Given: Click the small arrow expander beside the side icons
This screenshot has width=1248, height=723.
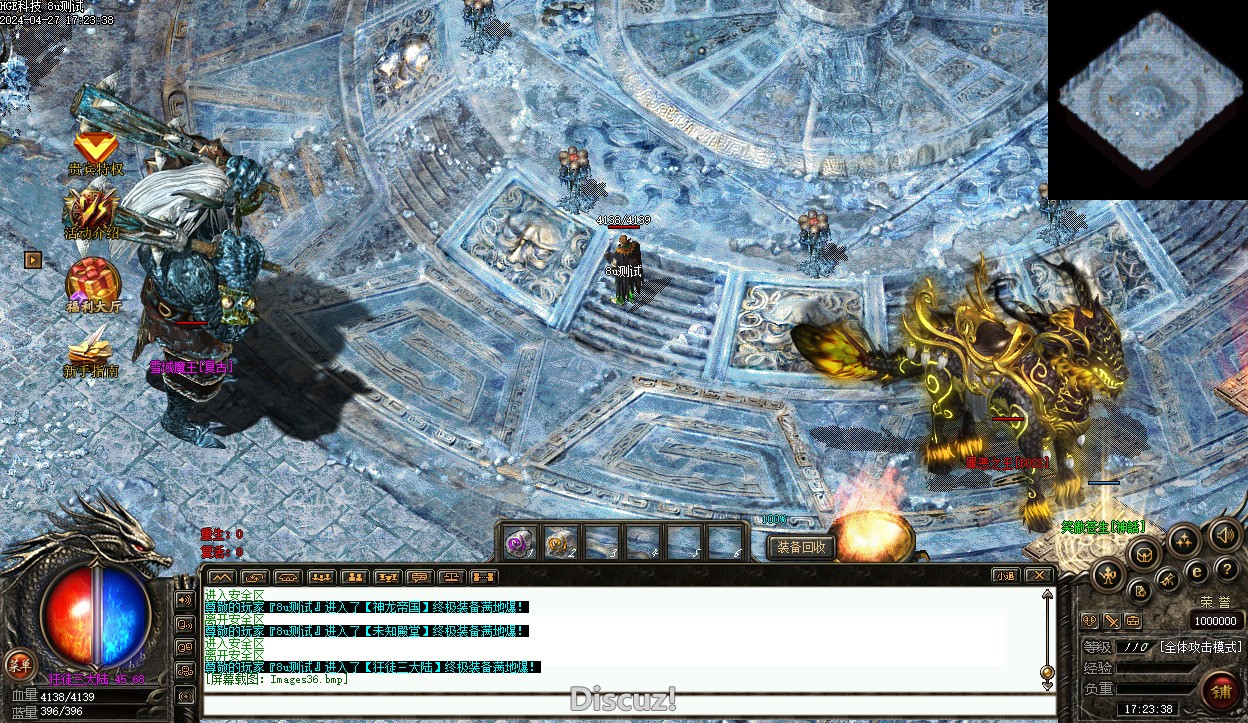Looking at the screenshot, I should click(x=33, y=260).
